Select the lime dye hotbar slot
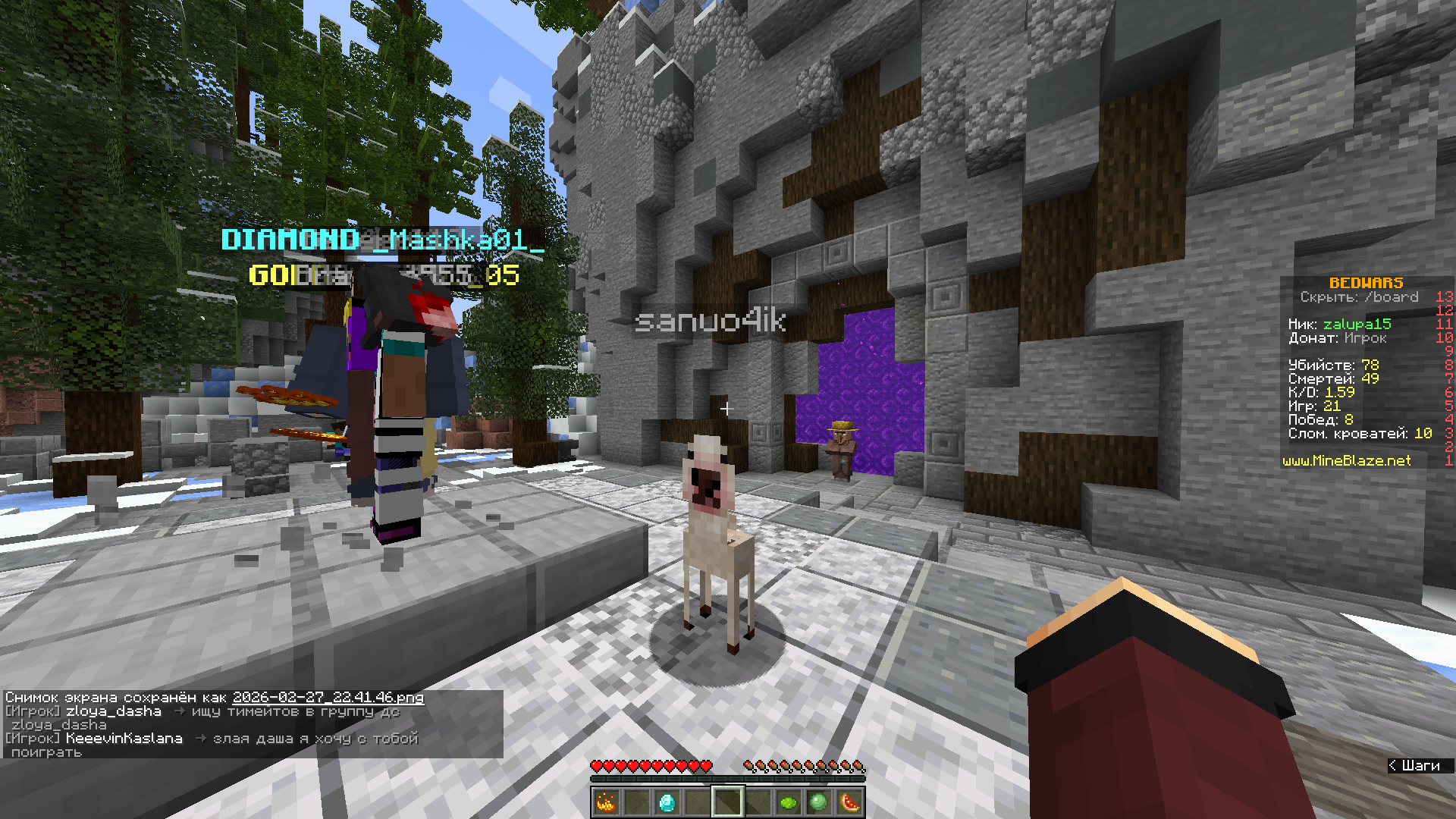 pyautogui.click(x=788, y=802)
